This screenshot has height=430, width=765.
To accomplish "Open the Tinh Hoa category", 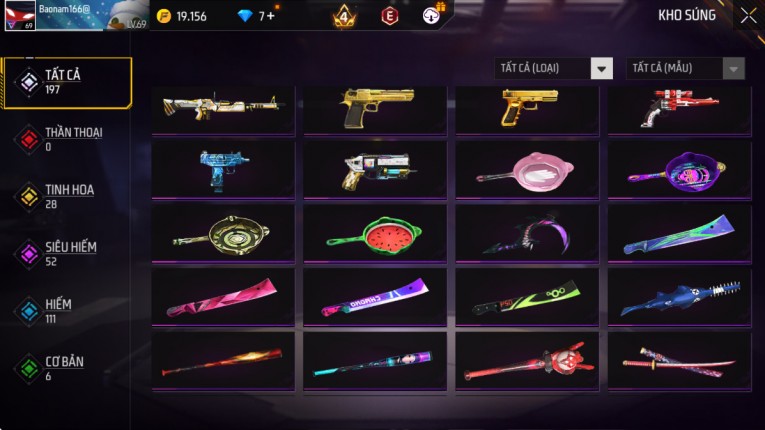I will pyautogui.click(x=67, y=196).
